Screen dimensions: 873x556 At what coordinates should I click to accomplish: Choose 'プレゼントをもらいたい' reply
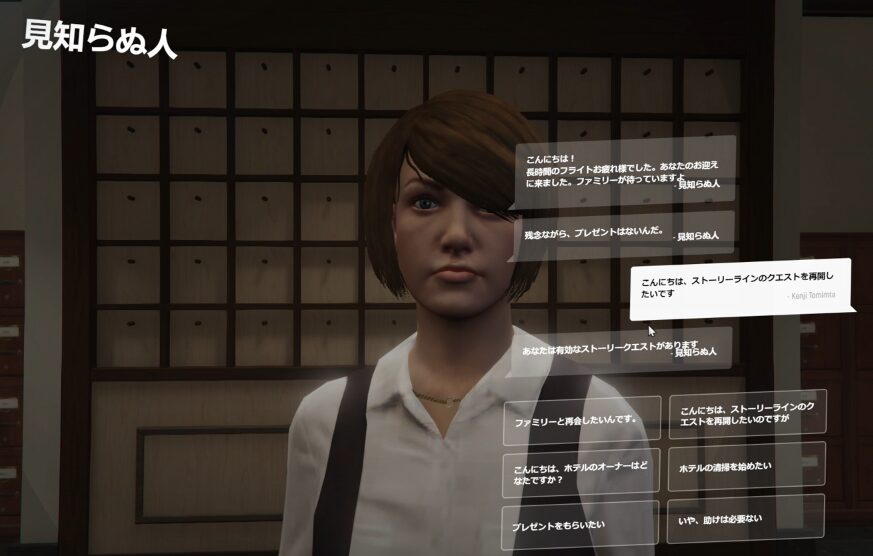[x=580, y=524]
